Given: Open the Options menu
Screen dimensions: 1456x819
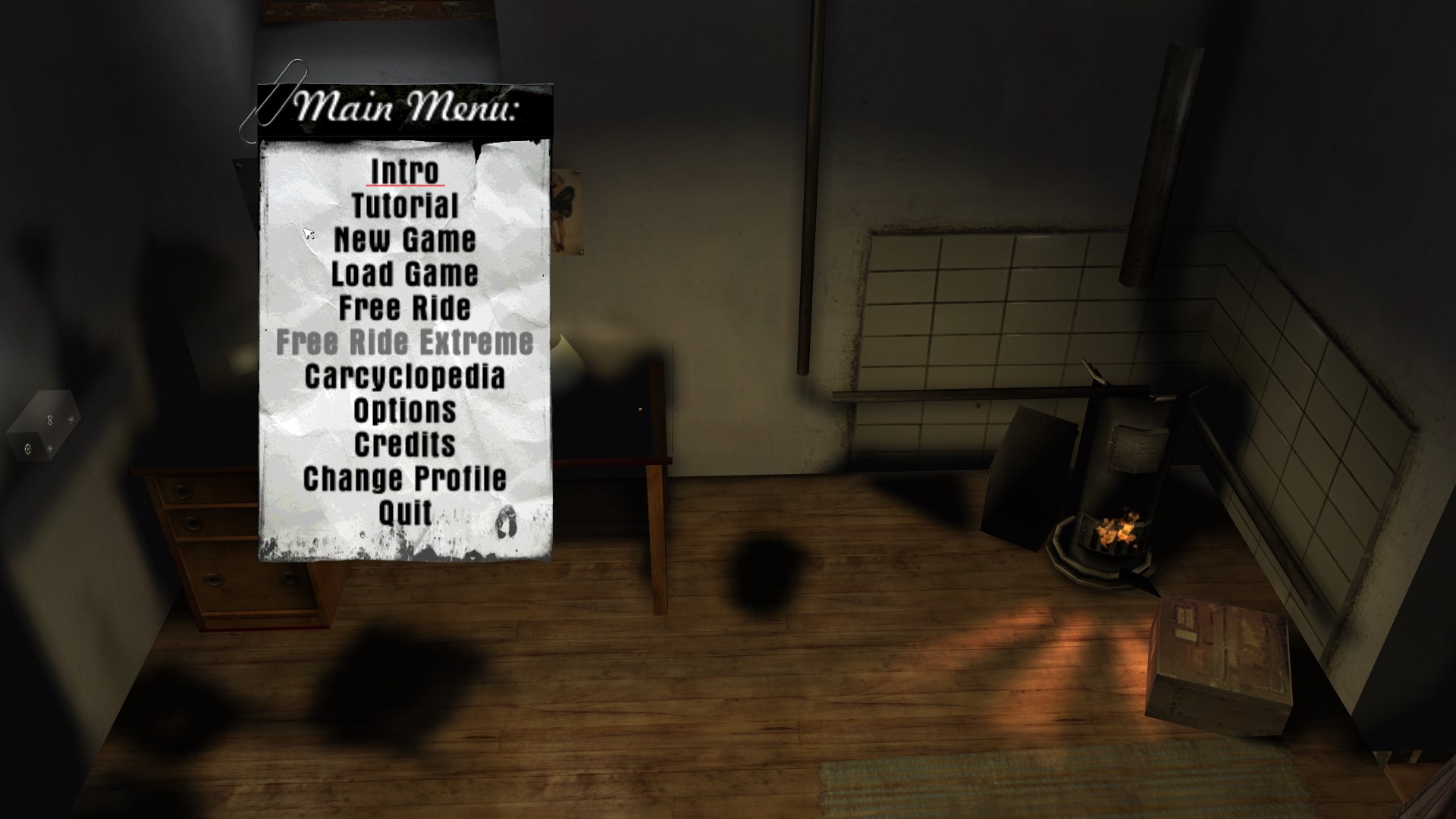Looking at the screenshot, I should click(x=404, y=411).
